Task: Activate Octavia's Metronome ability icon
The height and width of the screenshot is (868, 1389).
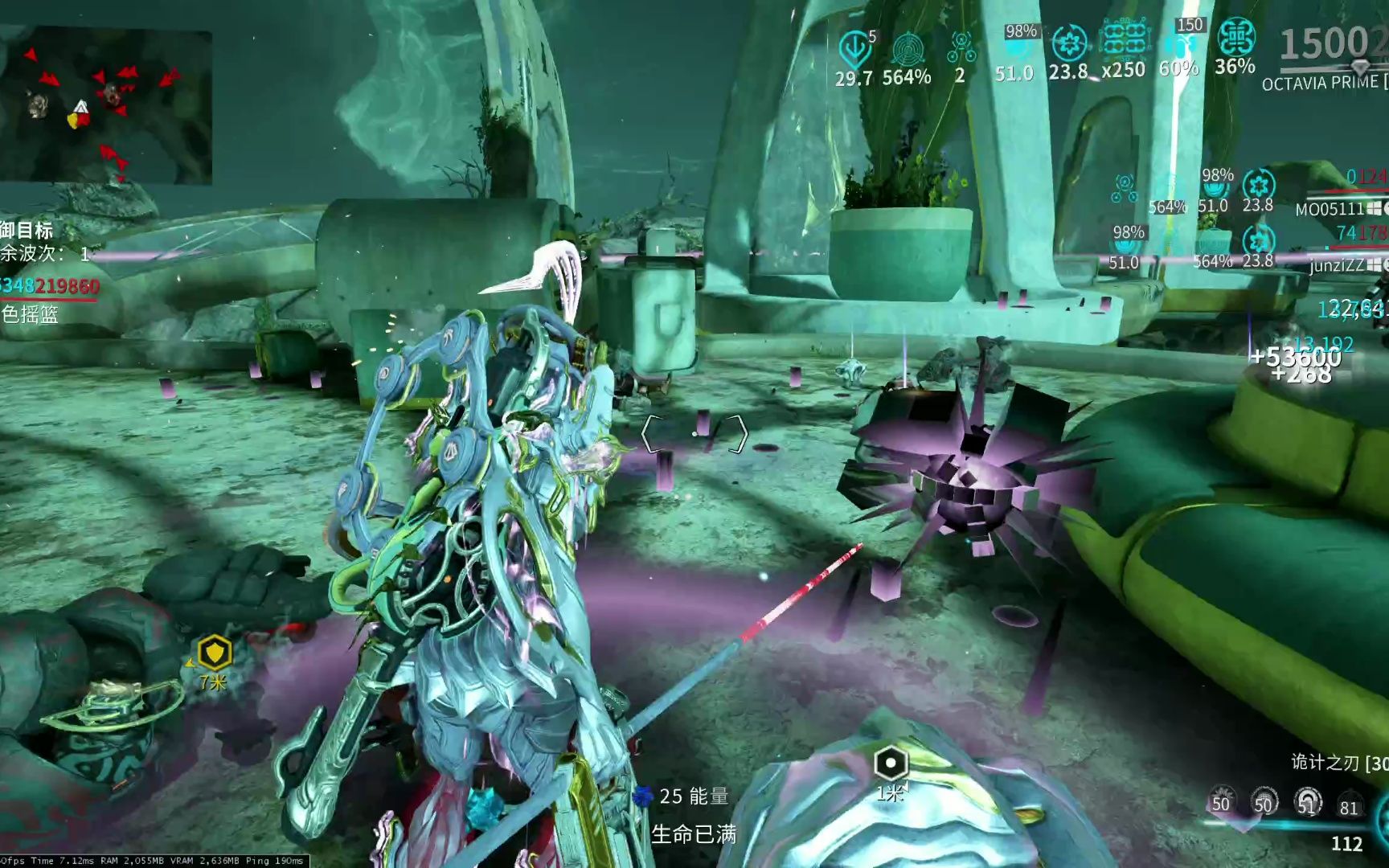Action: (x=1308, y=801)
